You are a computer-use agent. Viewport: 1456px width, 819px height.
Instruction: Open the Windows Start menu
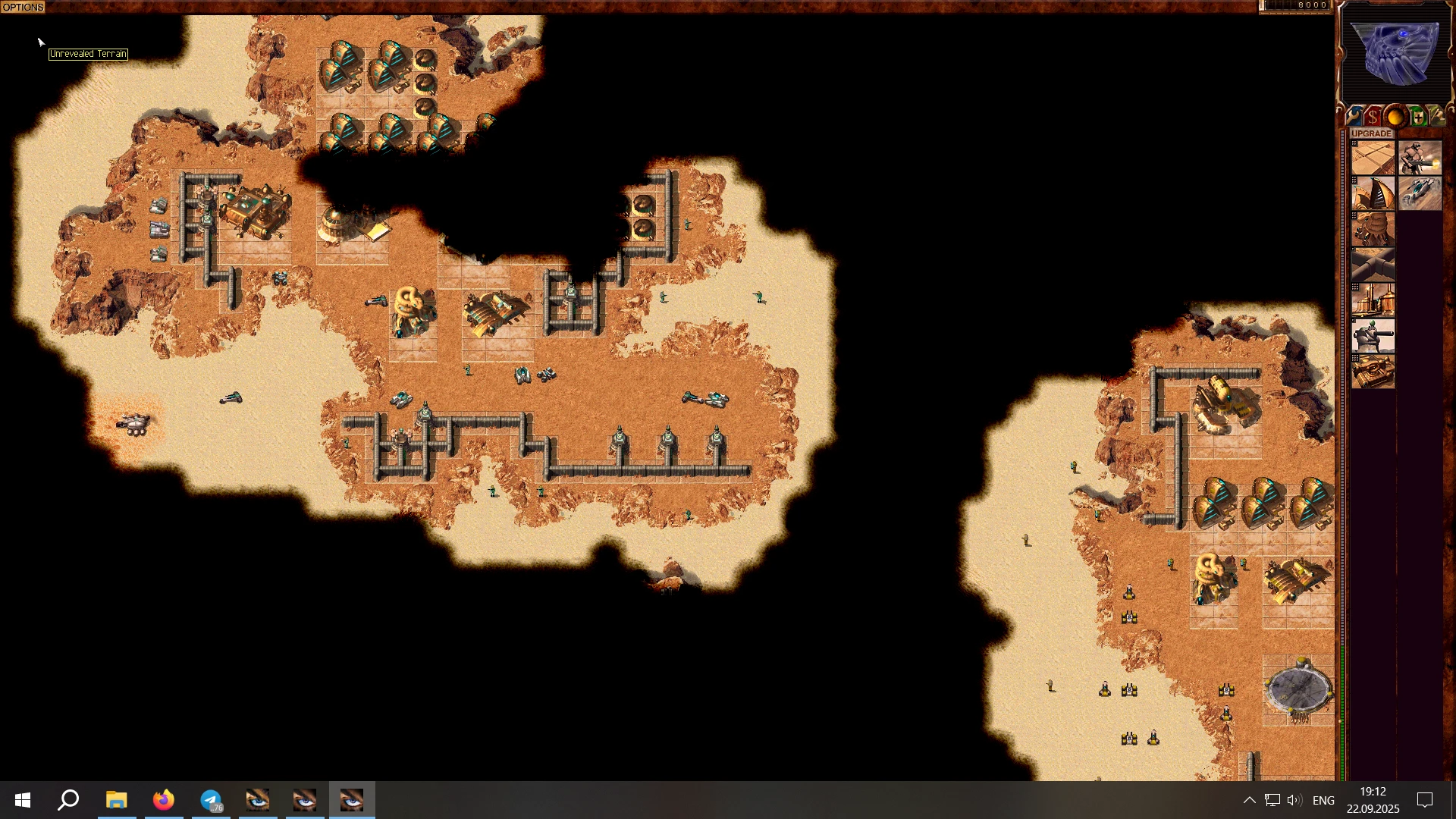pyautogui.click(x=23, y=800)
